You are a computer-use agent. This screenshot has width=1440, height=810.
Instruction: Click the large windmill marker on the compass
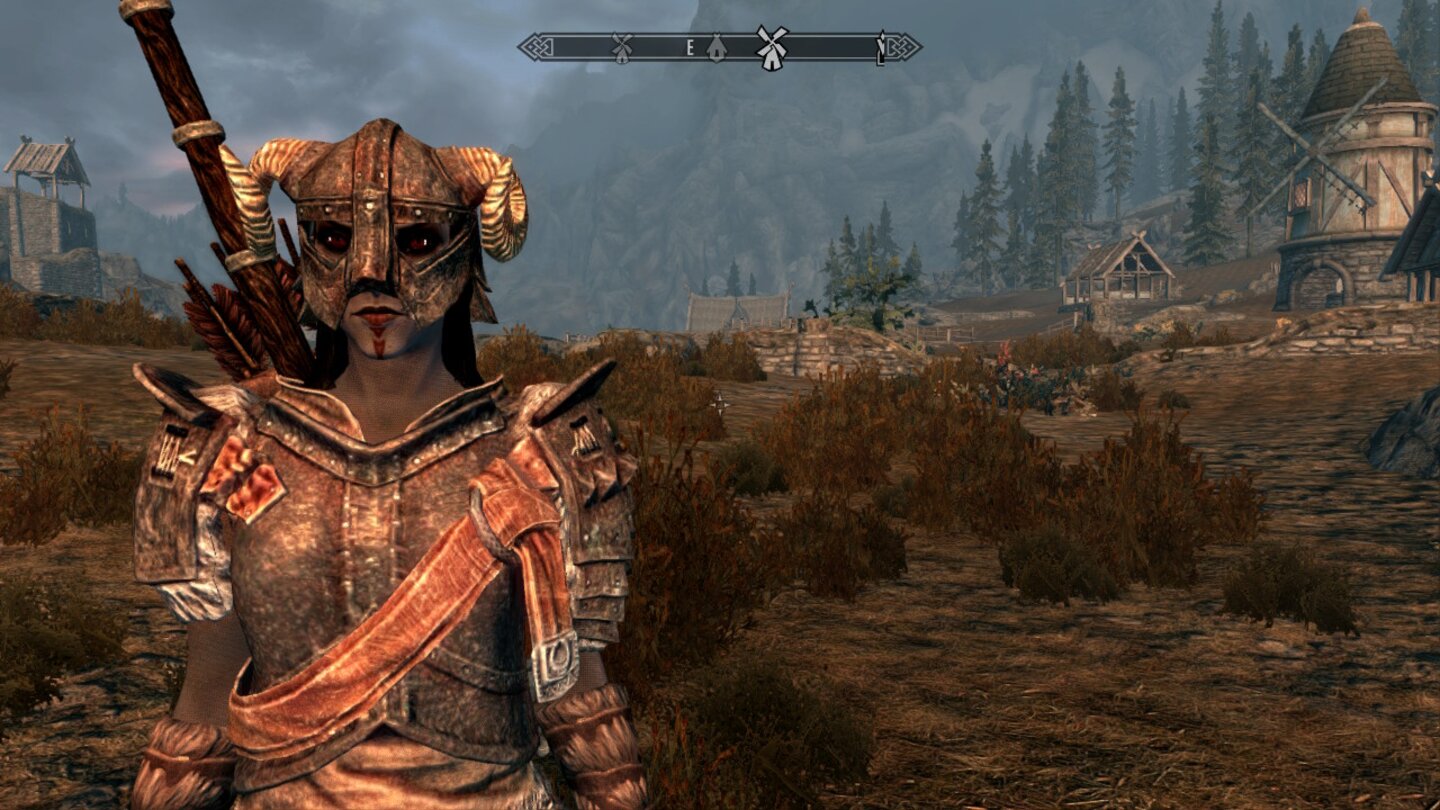pos(772,47)
